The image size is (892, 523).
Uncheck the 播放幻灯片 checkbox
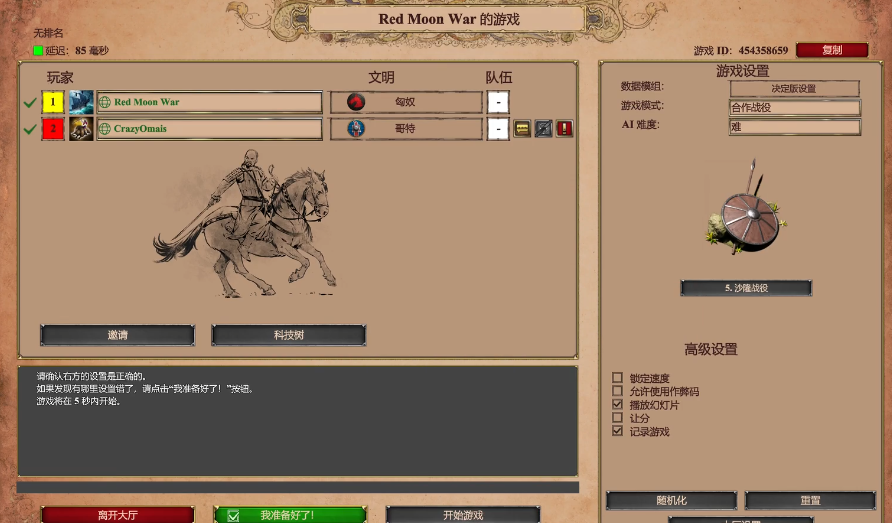tap(617, 404)
